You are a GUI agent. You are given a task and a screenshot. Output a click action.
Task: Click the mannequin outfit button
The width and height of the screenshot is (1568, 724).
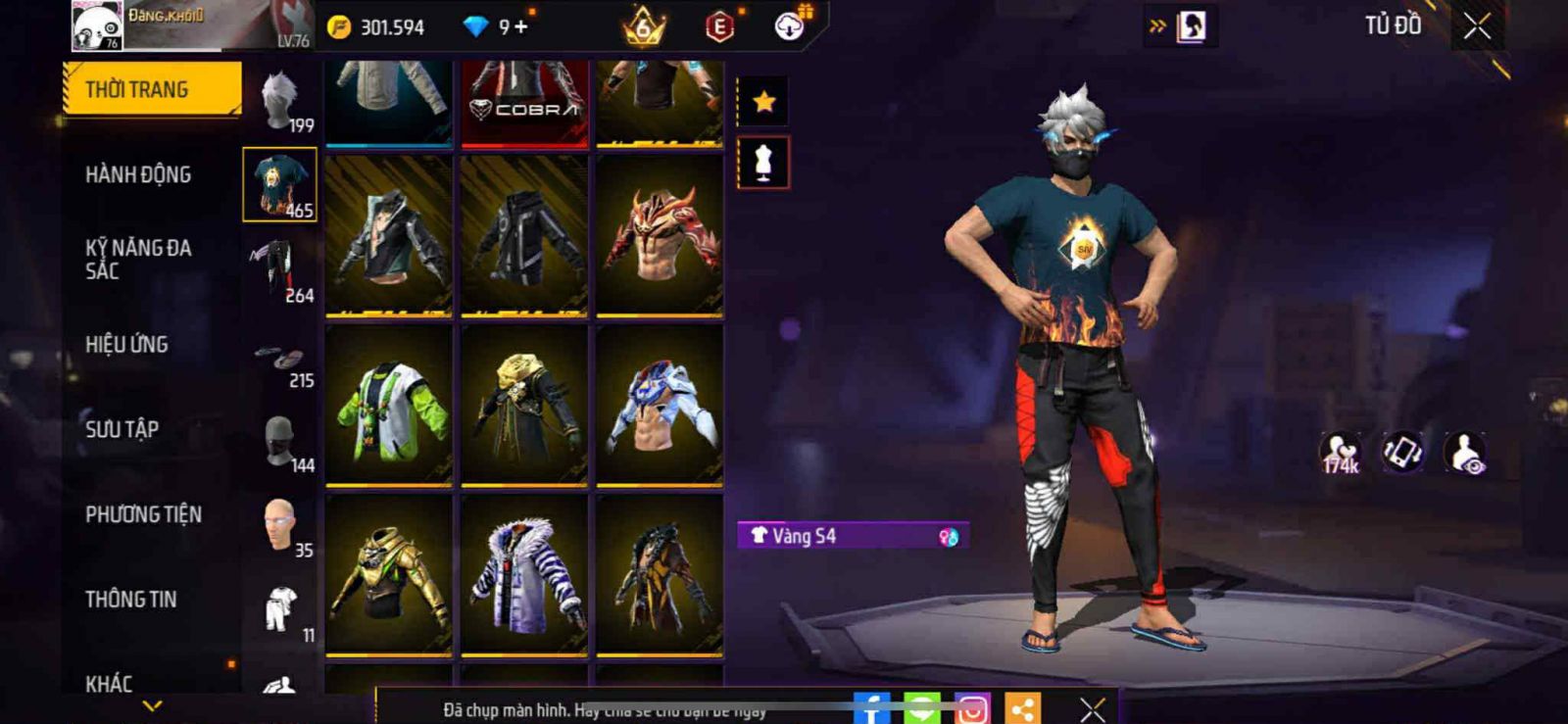coord(763,163)
